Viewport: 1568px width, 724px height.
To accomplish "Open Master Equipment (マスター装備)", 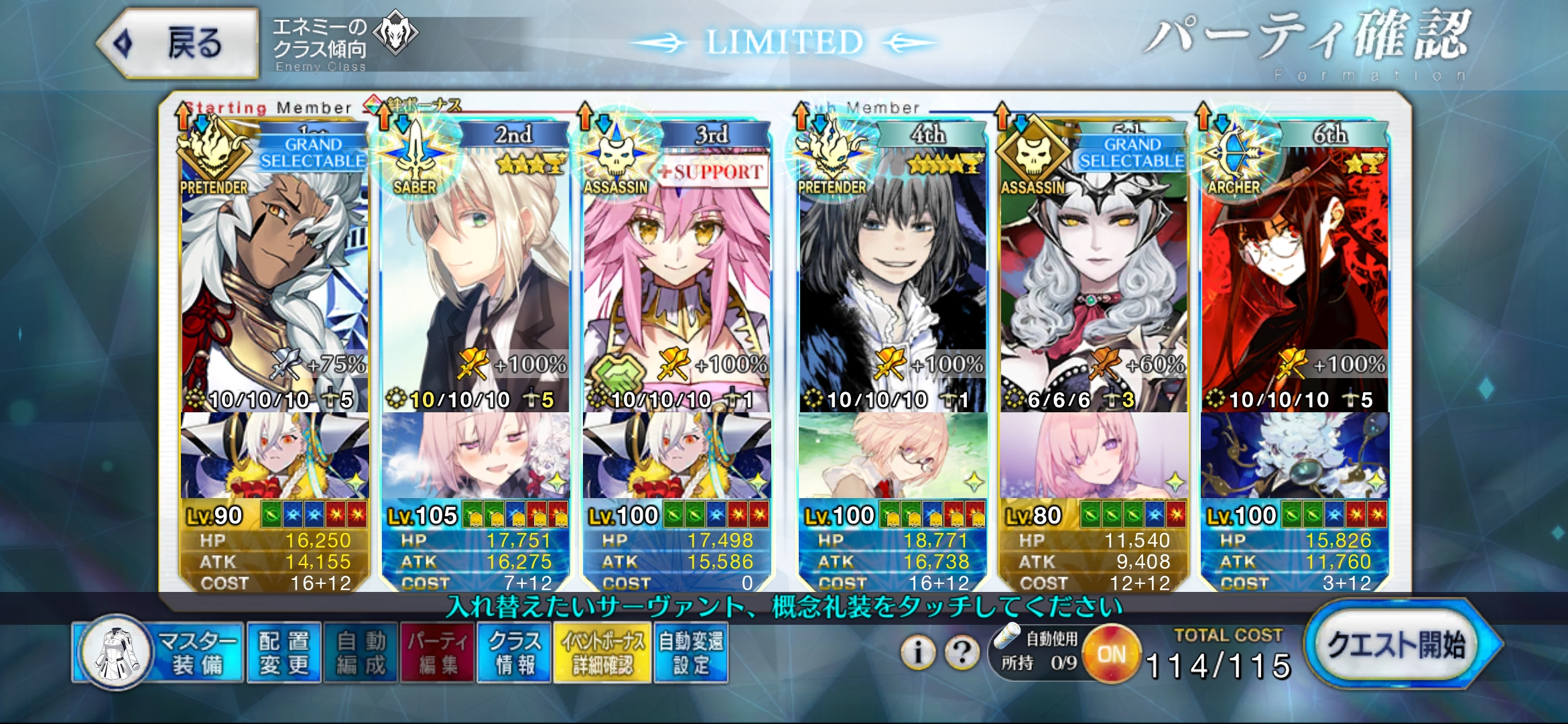I will [x=159, y=652].
